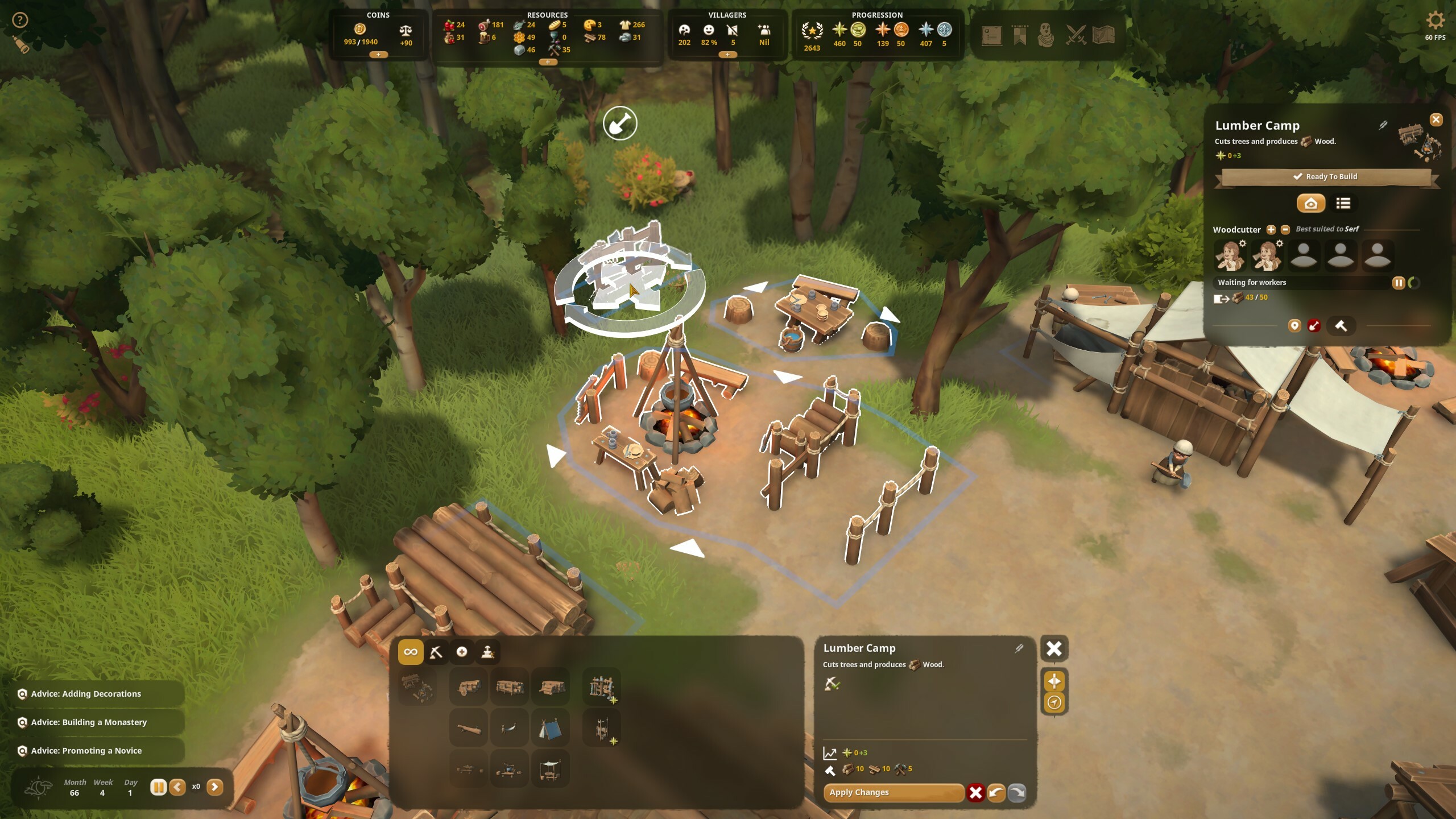Close the Lumber Camp info panel
1456x819 pixels.
pyautogui.click(x=1436, y=119)
